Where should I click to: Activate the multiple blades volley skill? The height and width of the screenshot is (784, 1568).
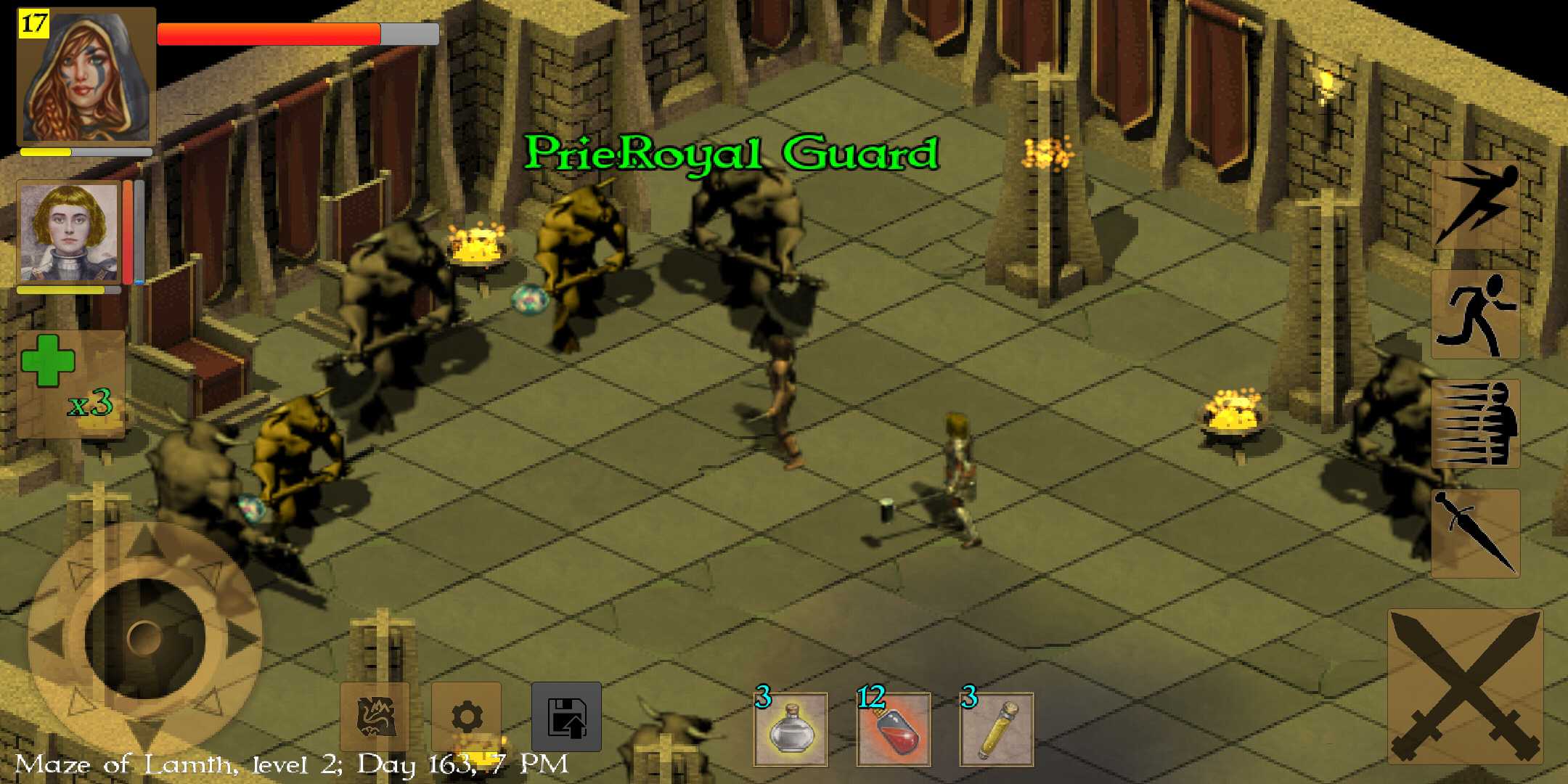1475,424
